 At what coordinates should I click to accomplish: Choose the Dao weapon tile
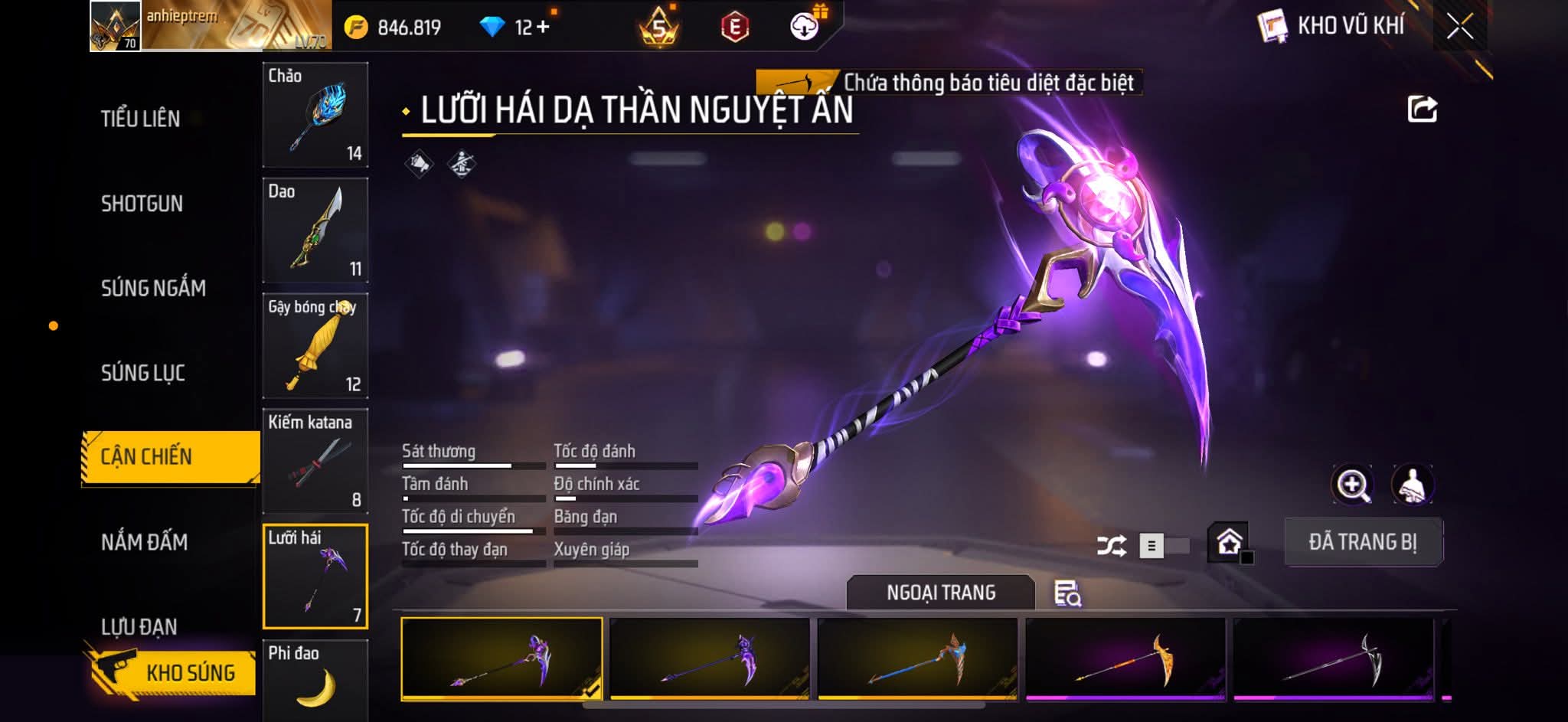pyautogui.click(x=315, y=230)
